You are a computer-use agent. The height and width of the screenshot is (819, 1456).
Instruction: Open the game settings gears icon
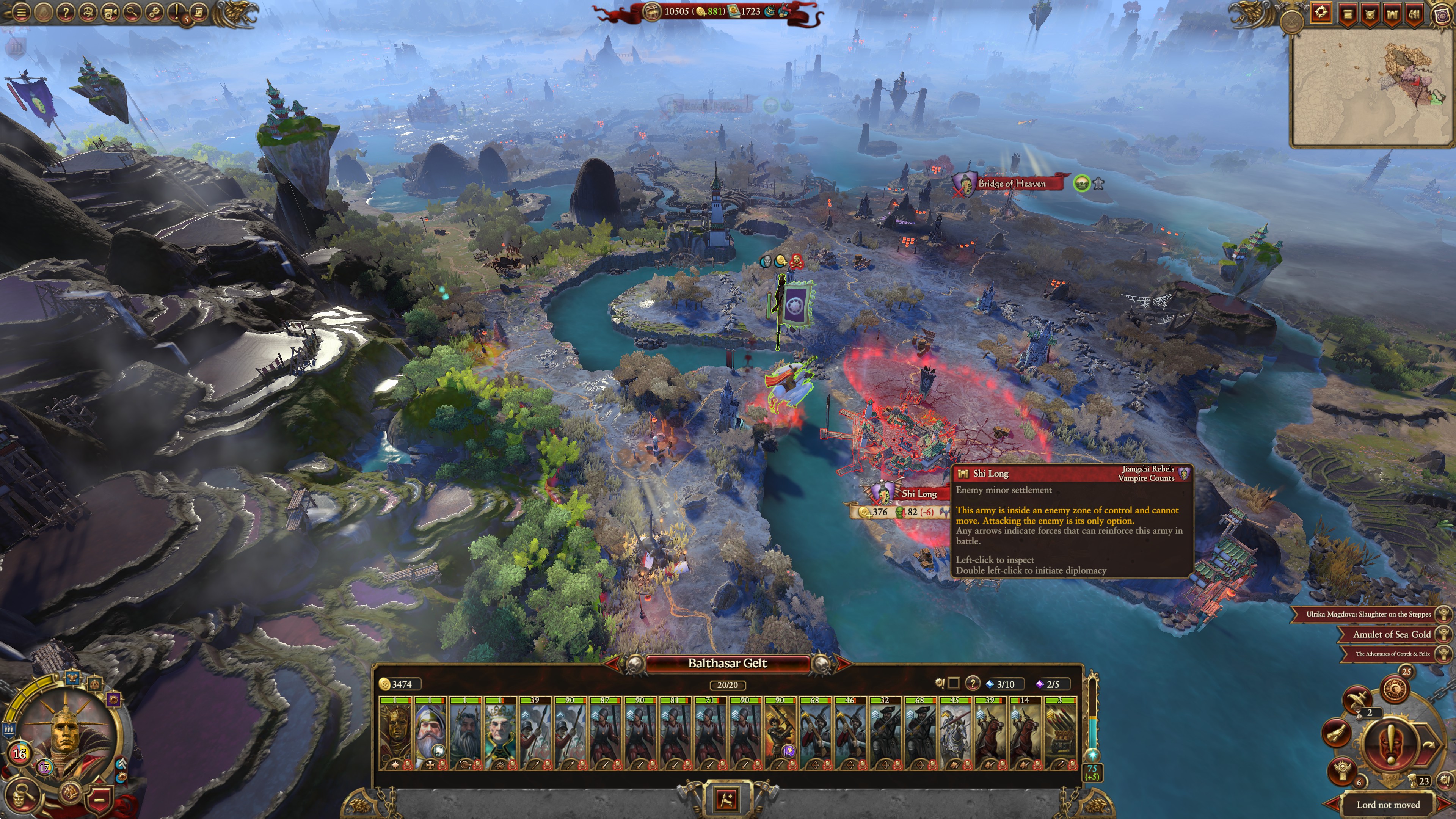(x=155, y=13)
